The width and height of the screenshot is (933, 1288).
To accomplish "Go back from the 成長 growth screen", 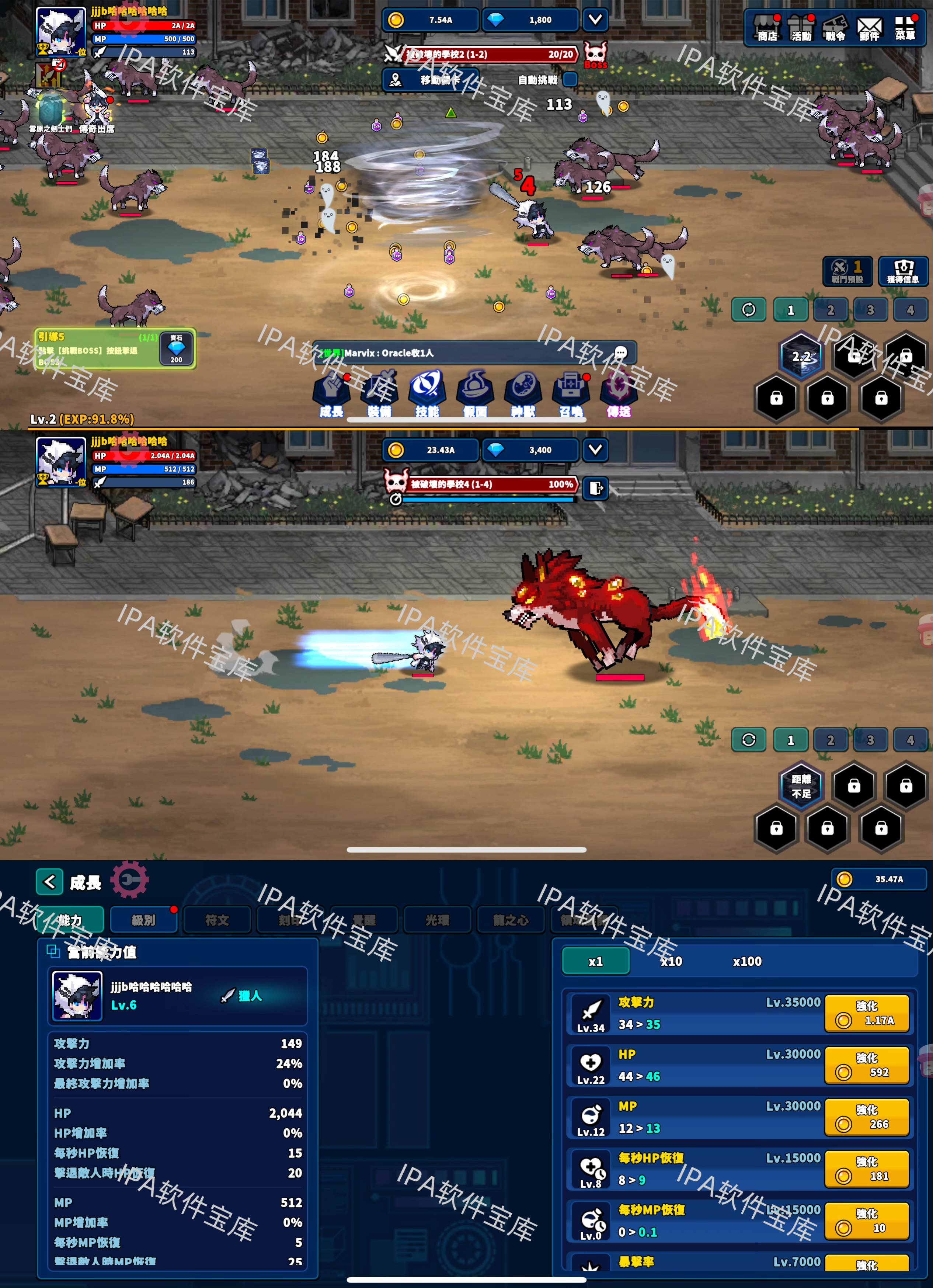I will (49, 882).
